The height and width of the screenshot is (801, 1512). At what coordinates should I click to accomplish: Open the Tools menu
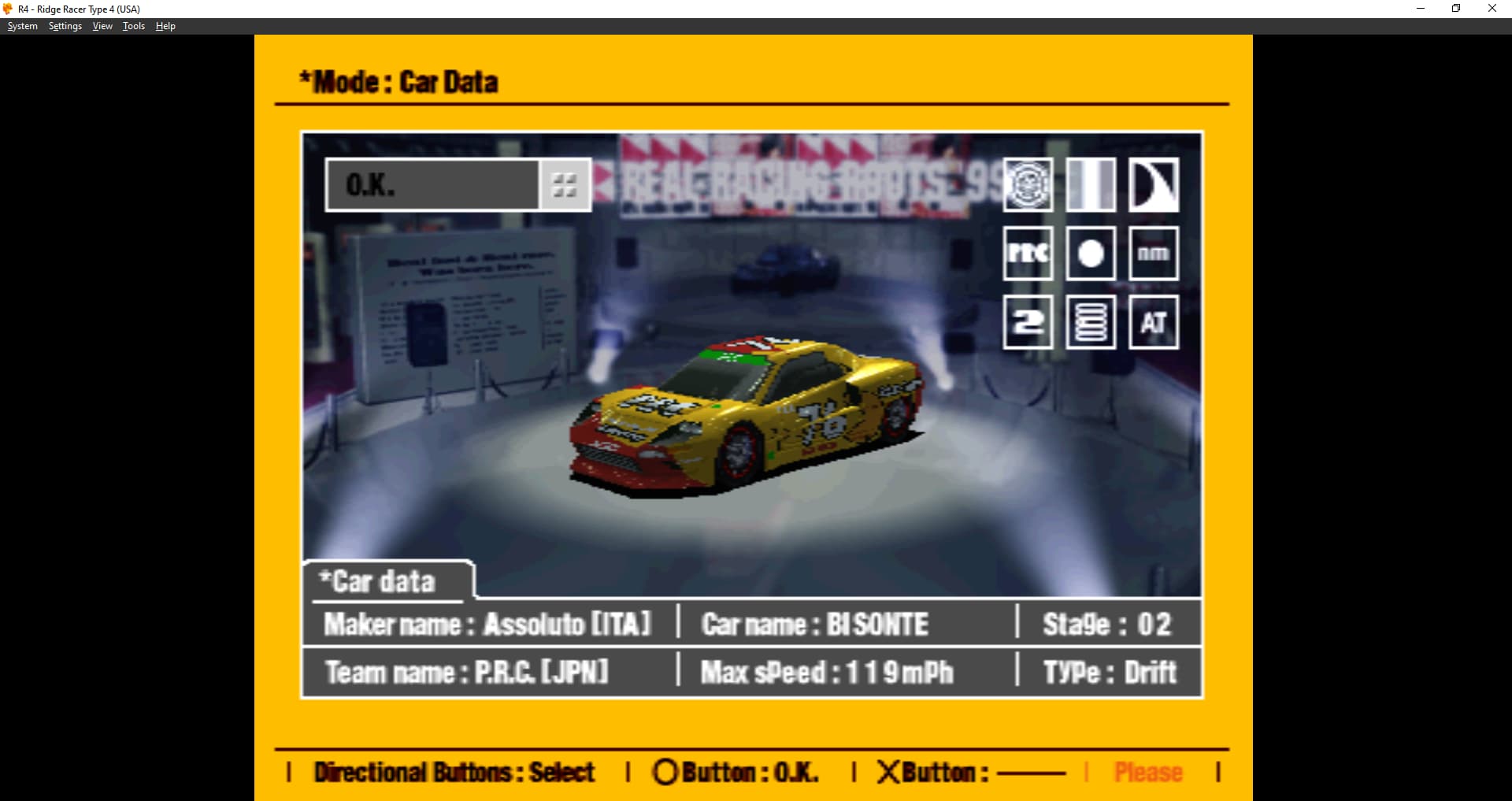[134, 26]
